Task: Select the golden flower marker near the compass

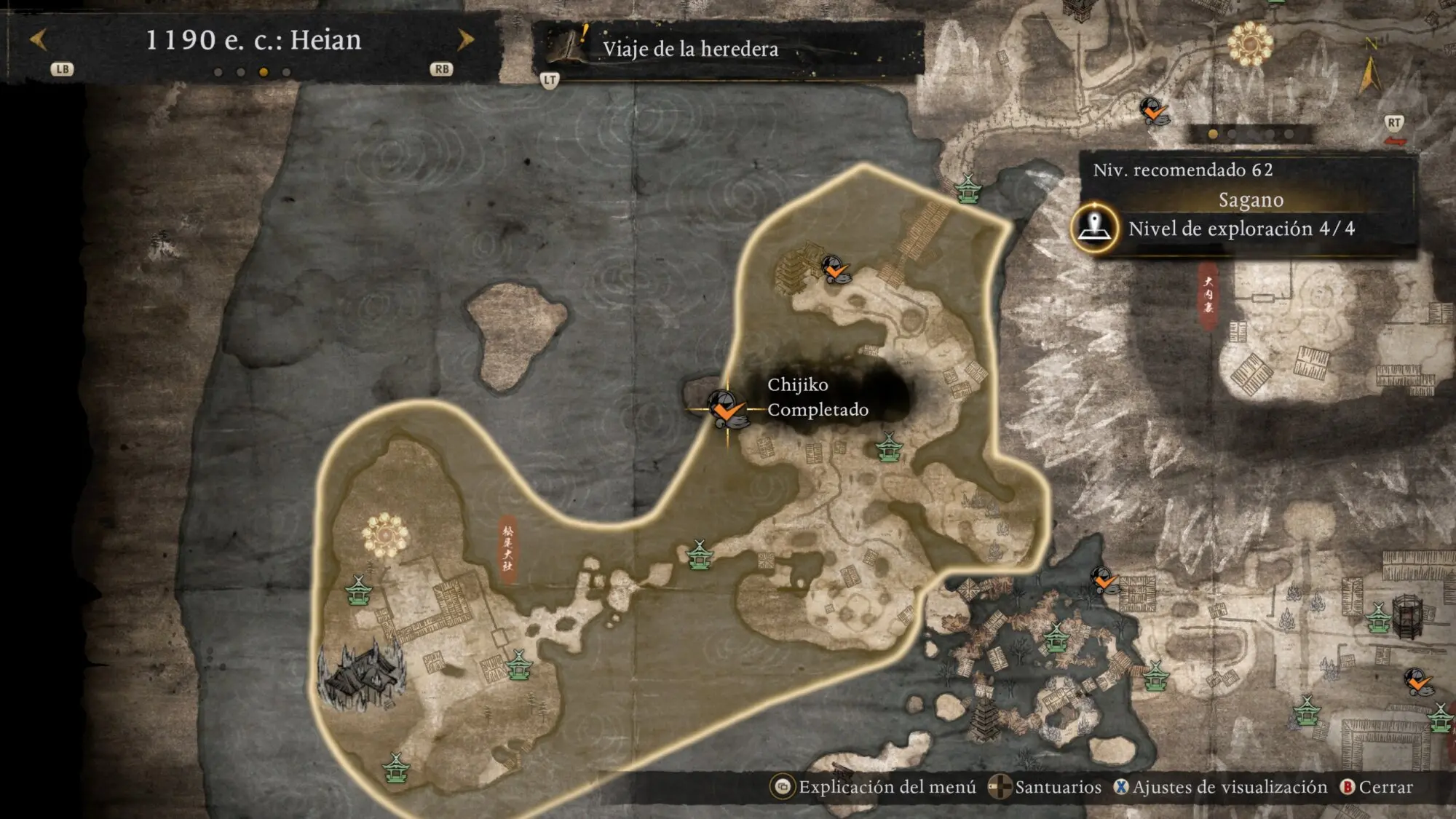Action: (1250, 43)
